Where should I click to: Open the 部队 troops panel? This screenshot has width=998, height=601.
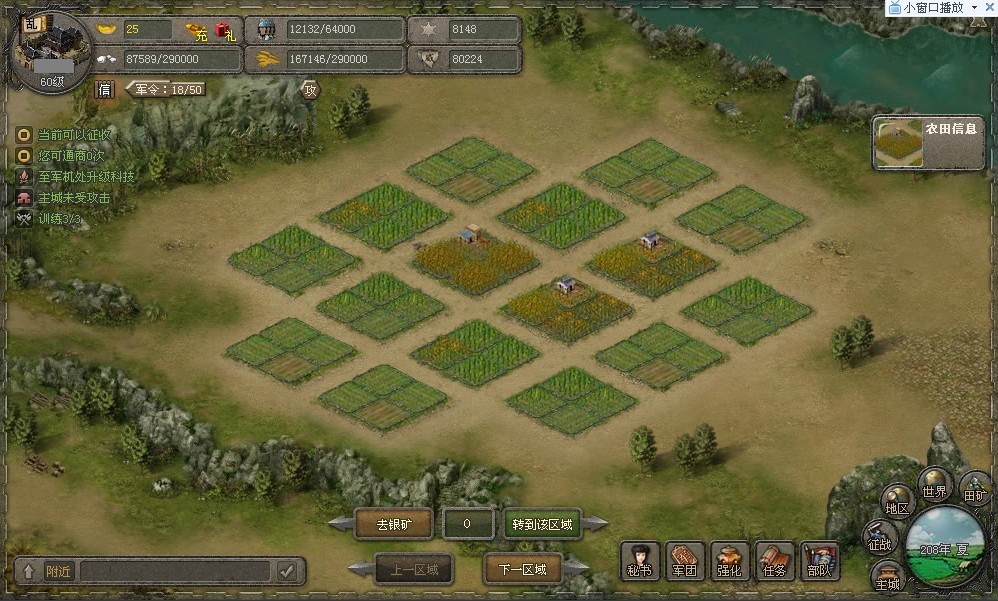(820, 561)
